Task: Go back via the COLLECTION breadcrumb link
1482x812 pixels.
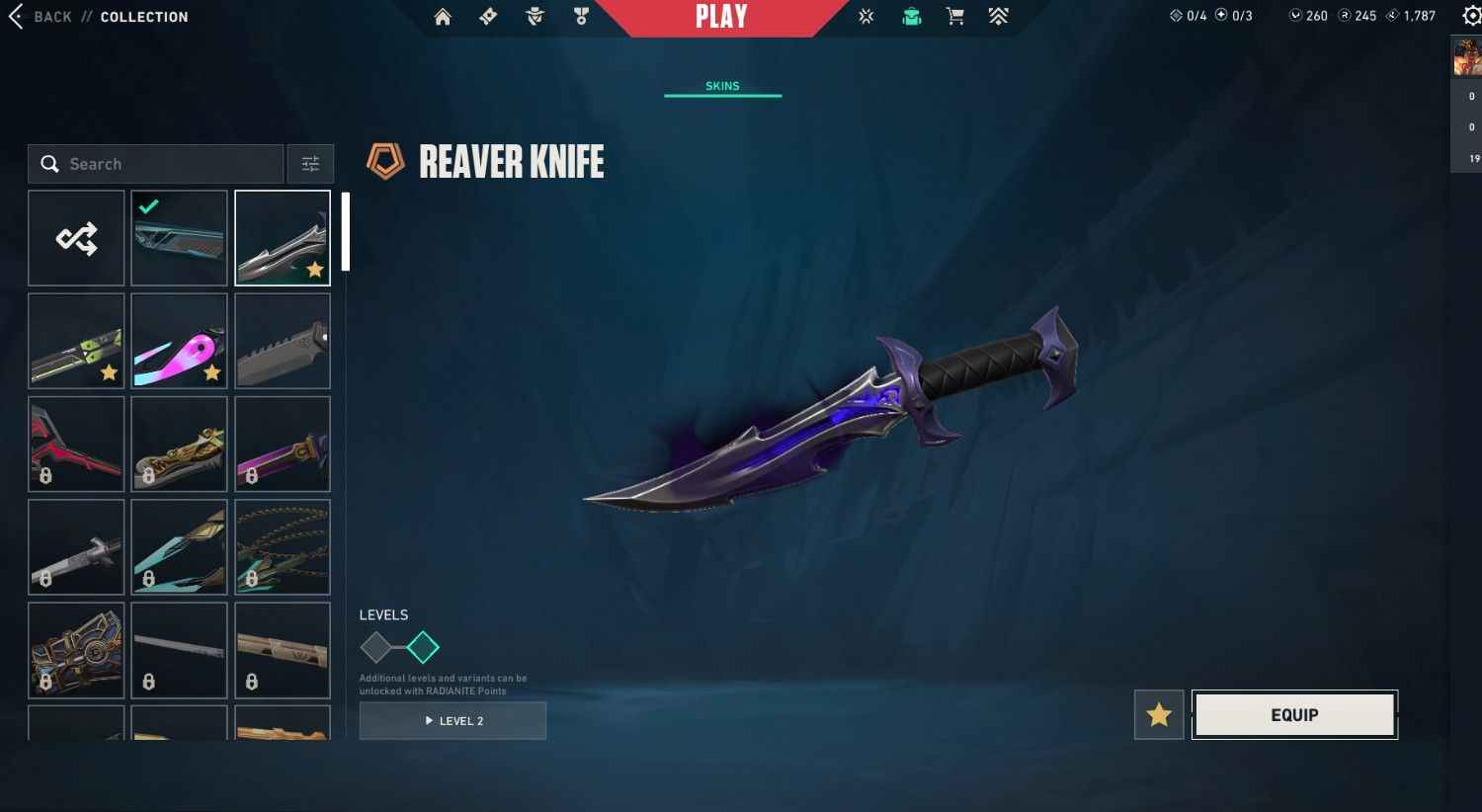Action: click(143, 17)
